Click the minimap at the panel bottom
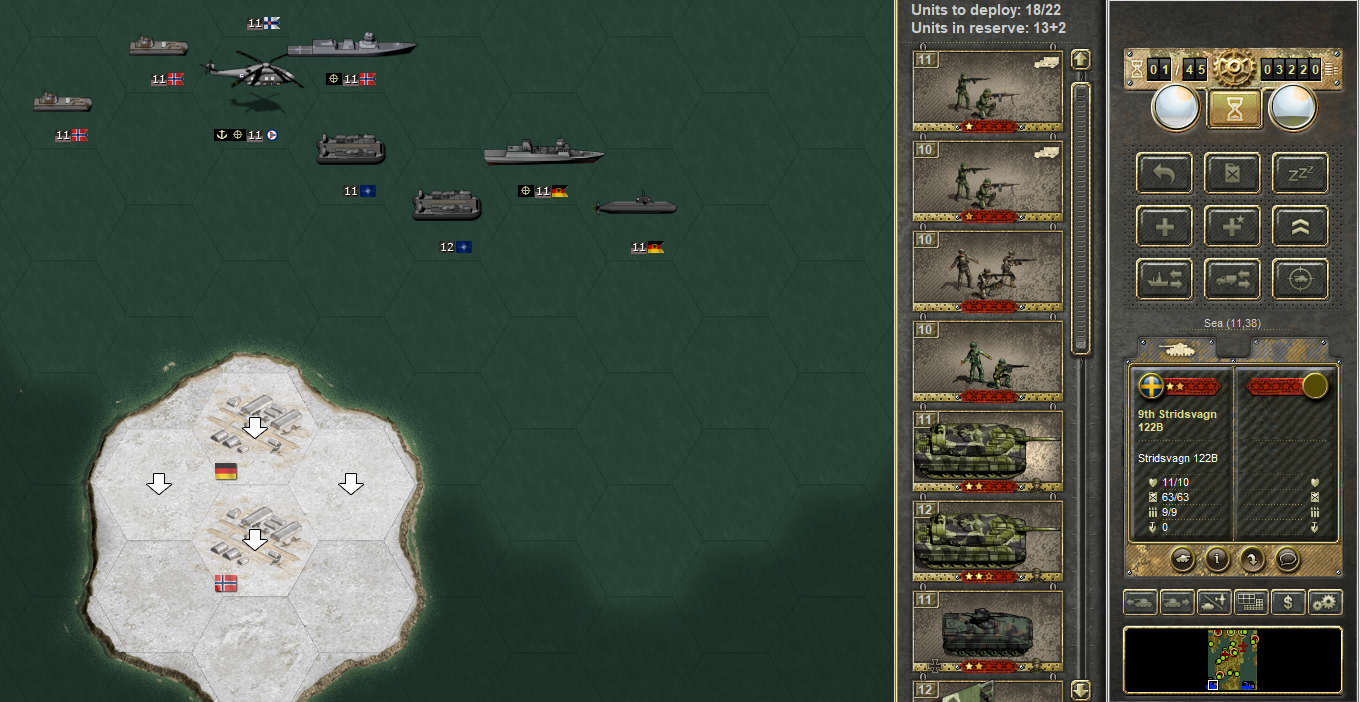Screen dimensions: 1360x702 tap(1232, 660)
